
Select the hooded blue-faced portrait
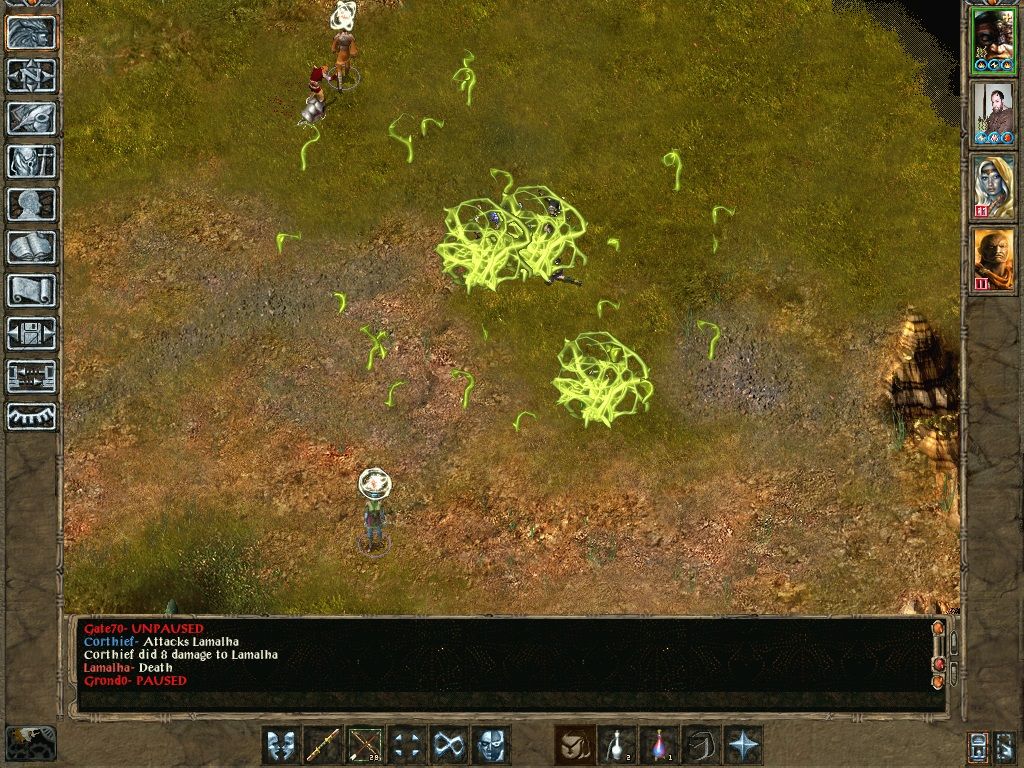click(x=993, y=186)
